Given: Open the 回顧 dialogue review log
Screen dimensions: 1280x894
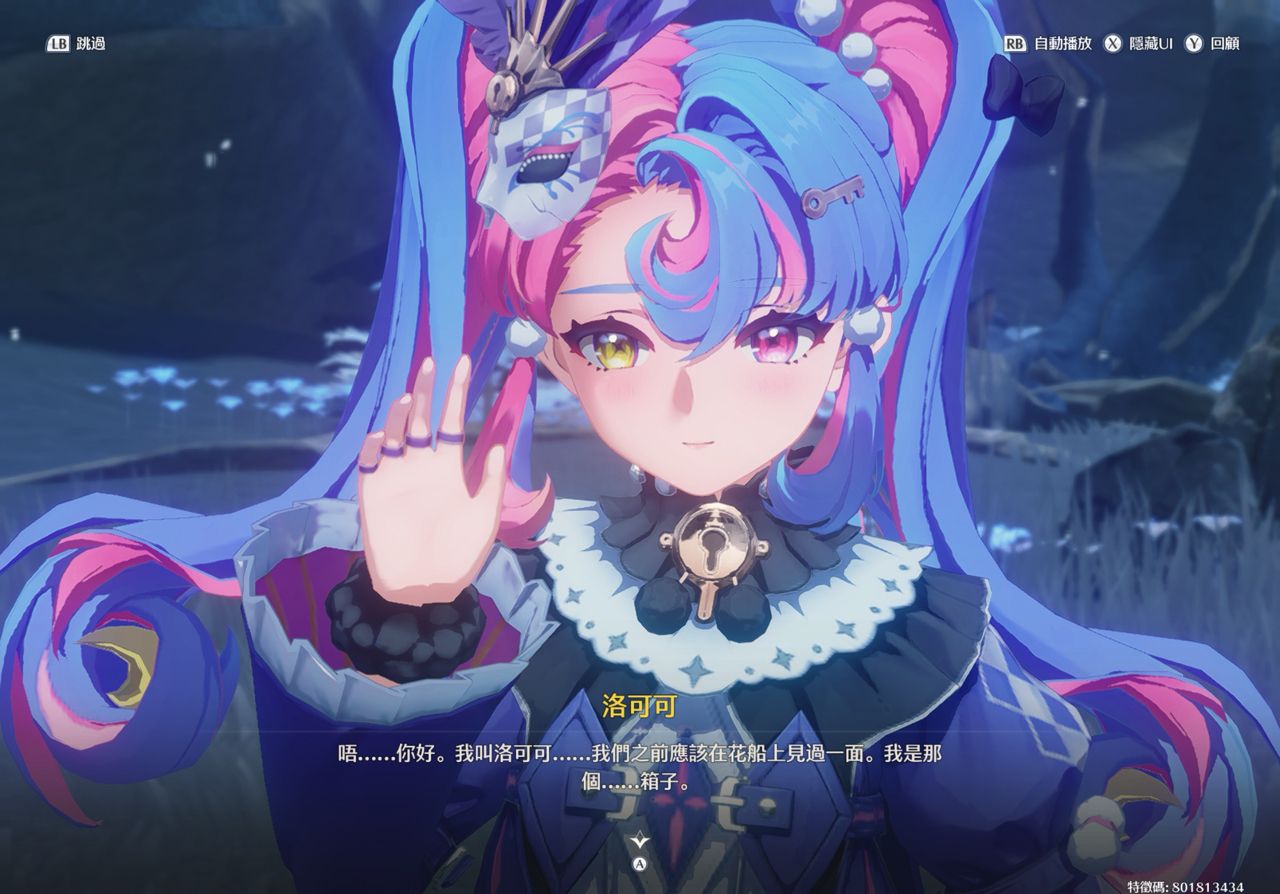Looking at the screenshot, I should (1213, 44).
